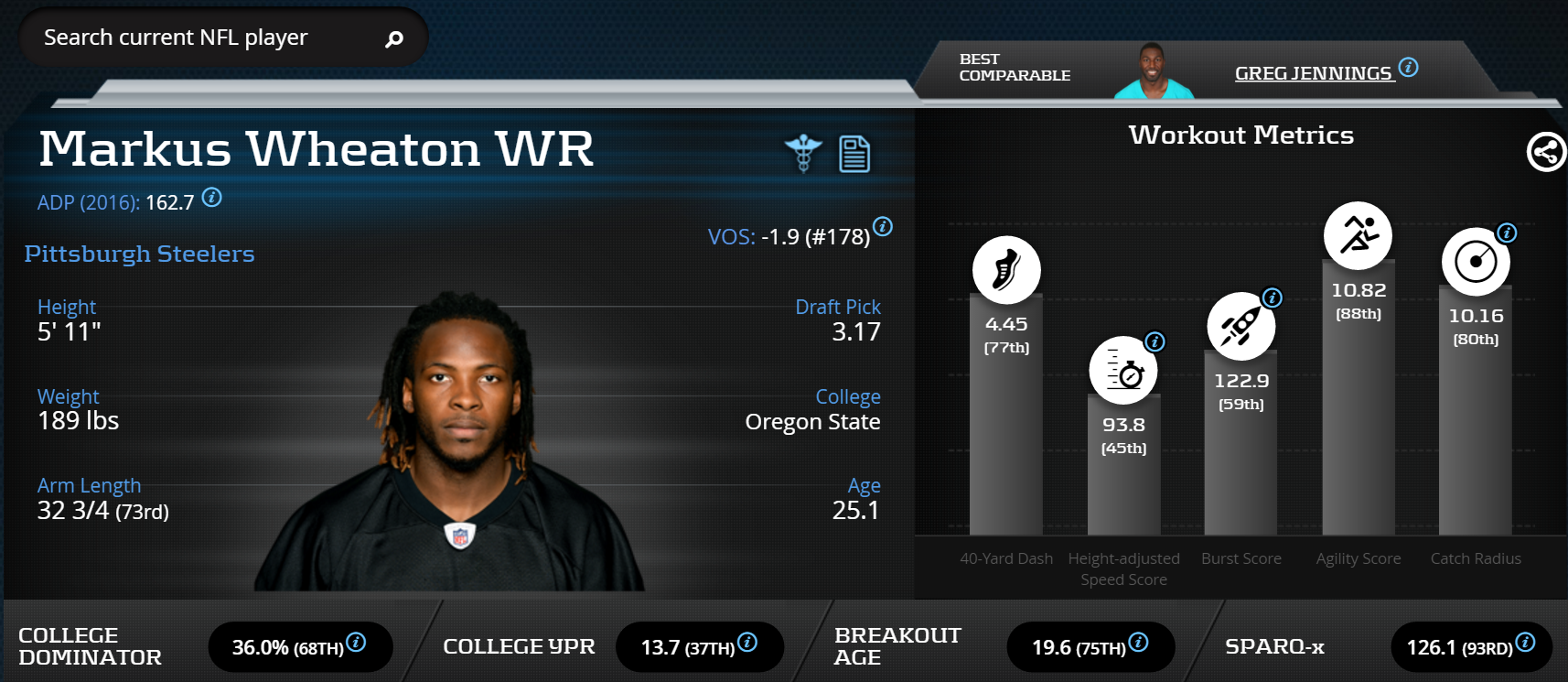Show info for the VOS rating
Screen dimensions: 1568x682
(x=883, y=226)
